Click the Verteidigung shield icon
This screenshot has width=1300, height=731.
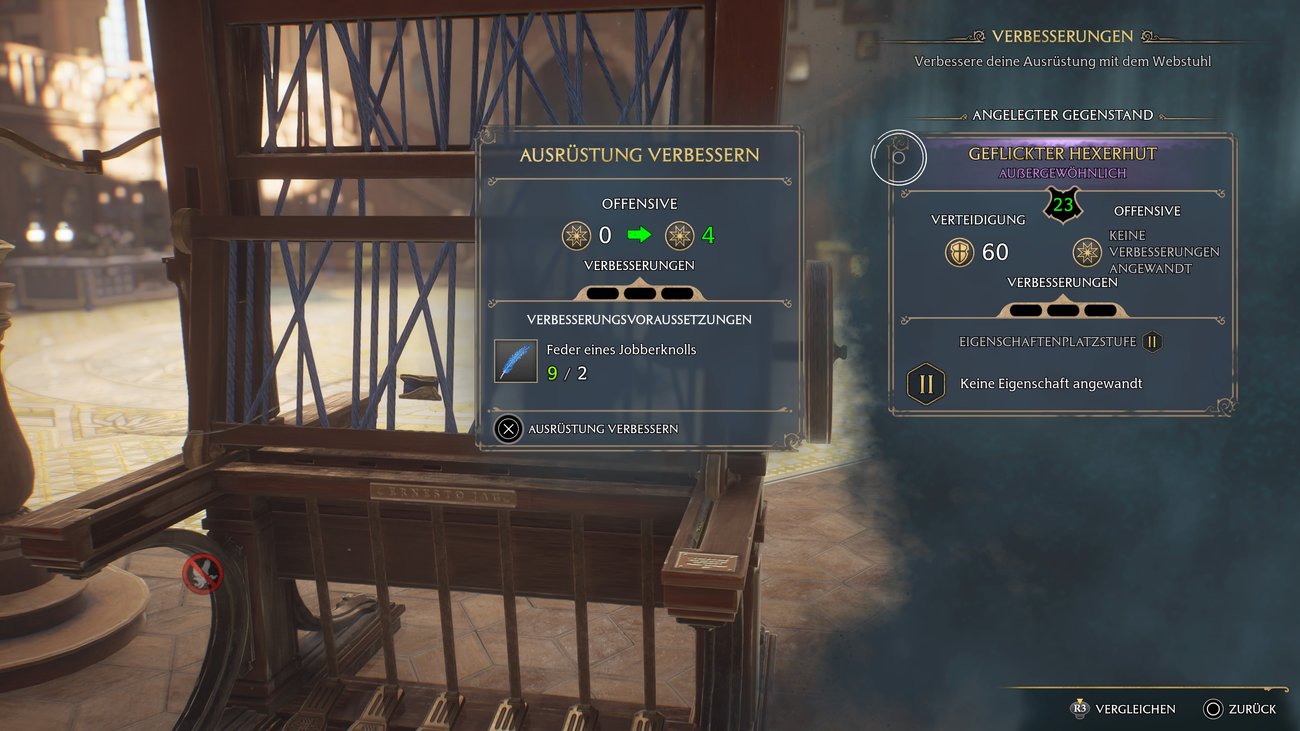click(958, 252)
